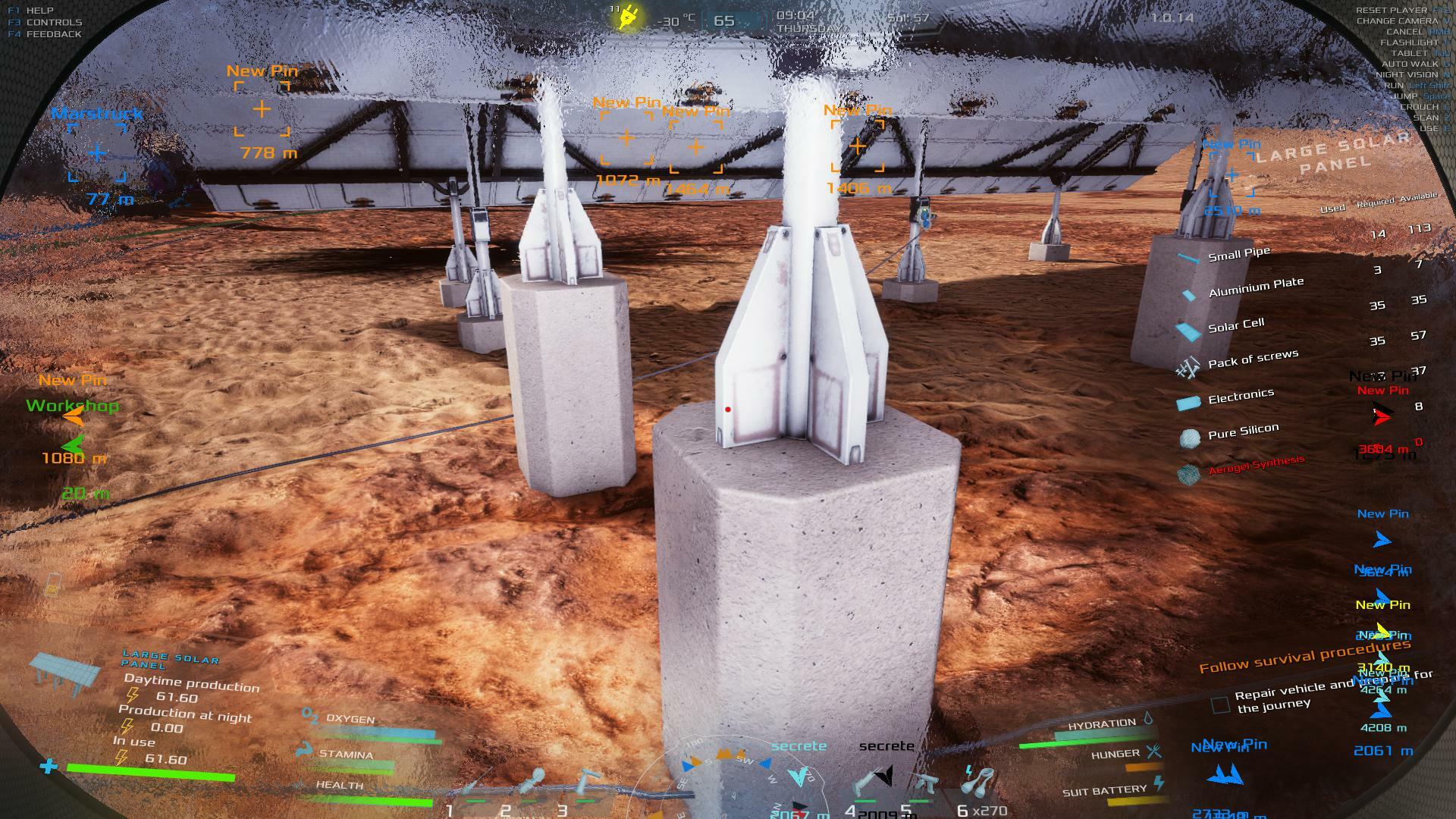1456x819 pixels.
Task: Click the Small Pipe resource row
Action: click(1238, 256)
